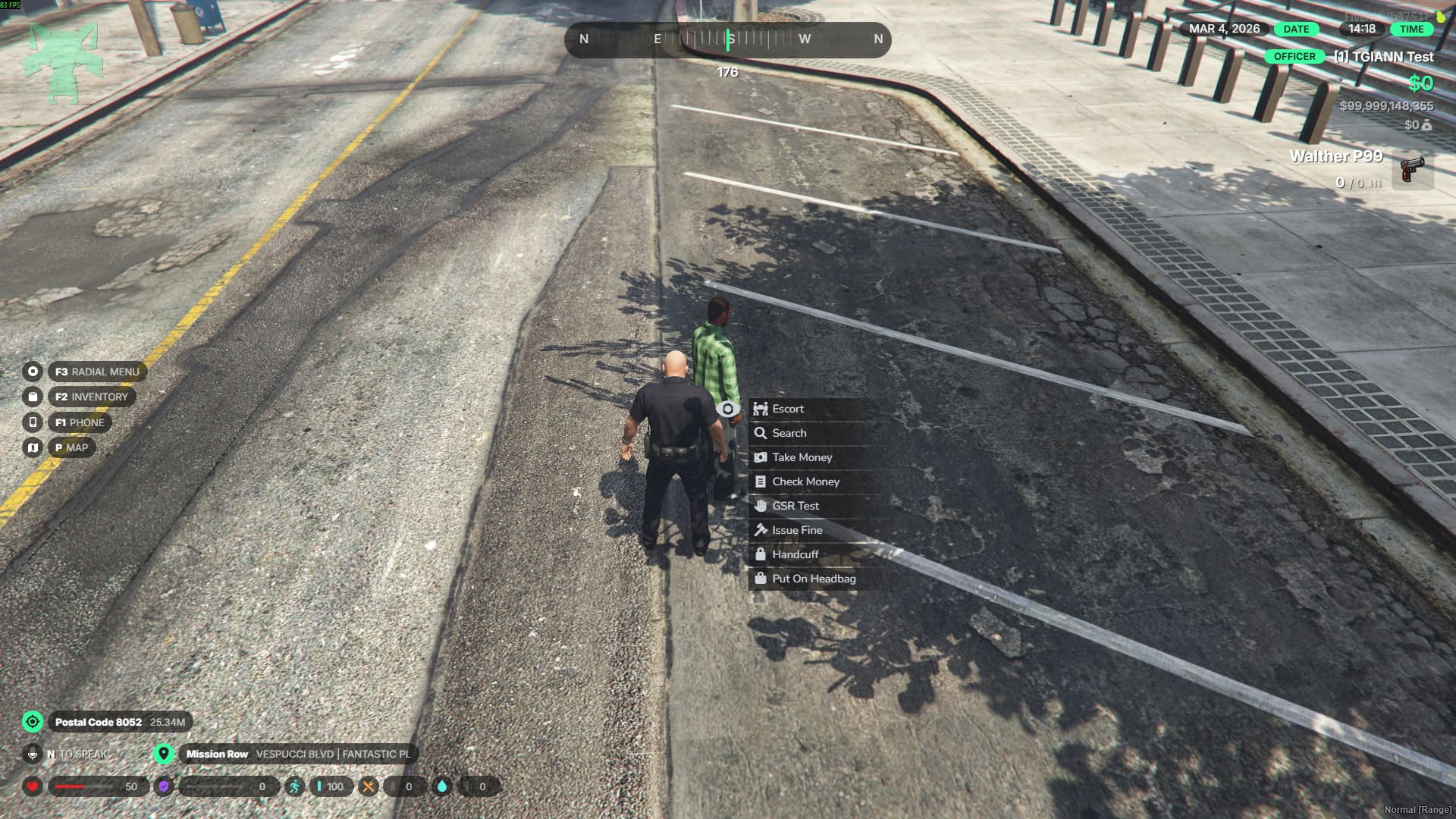Click the microphone voice icon
Viewport: 1456px width, 819px height.
point(33,754)
